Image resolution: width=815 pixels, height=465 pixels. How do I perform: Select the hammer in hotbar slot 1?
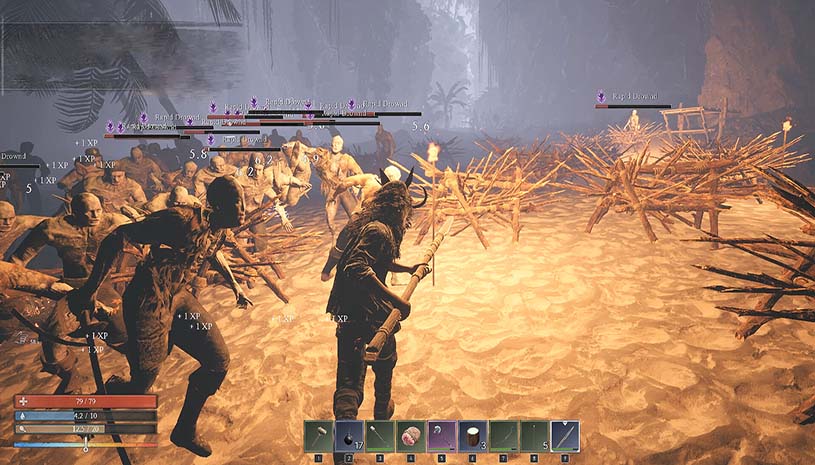318,435
